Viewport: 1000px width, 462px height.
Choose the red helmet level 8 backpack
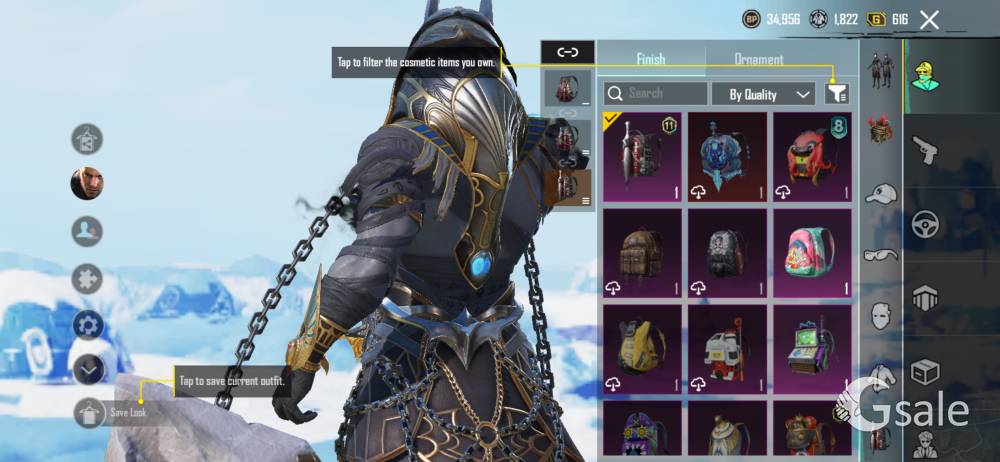click(811, 156)
